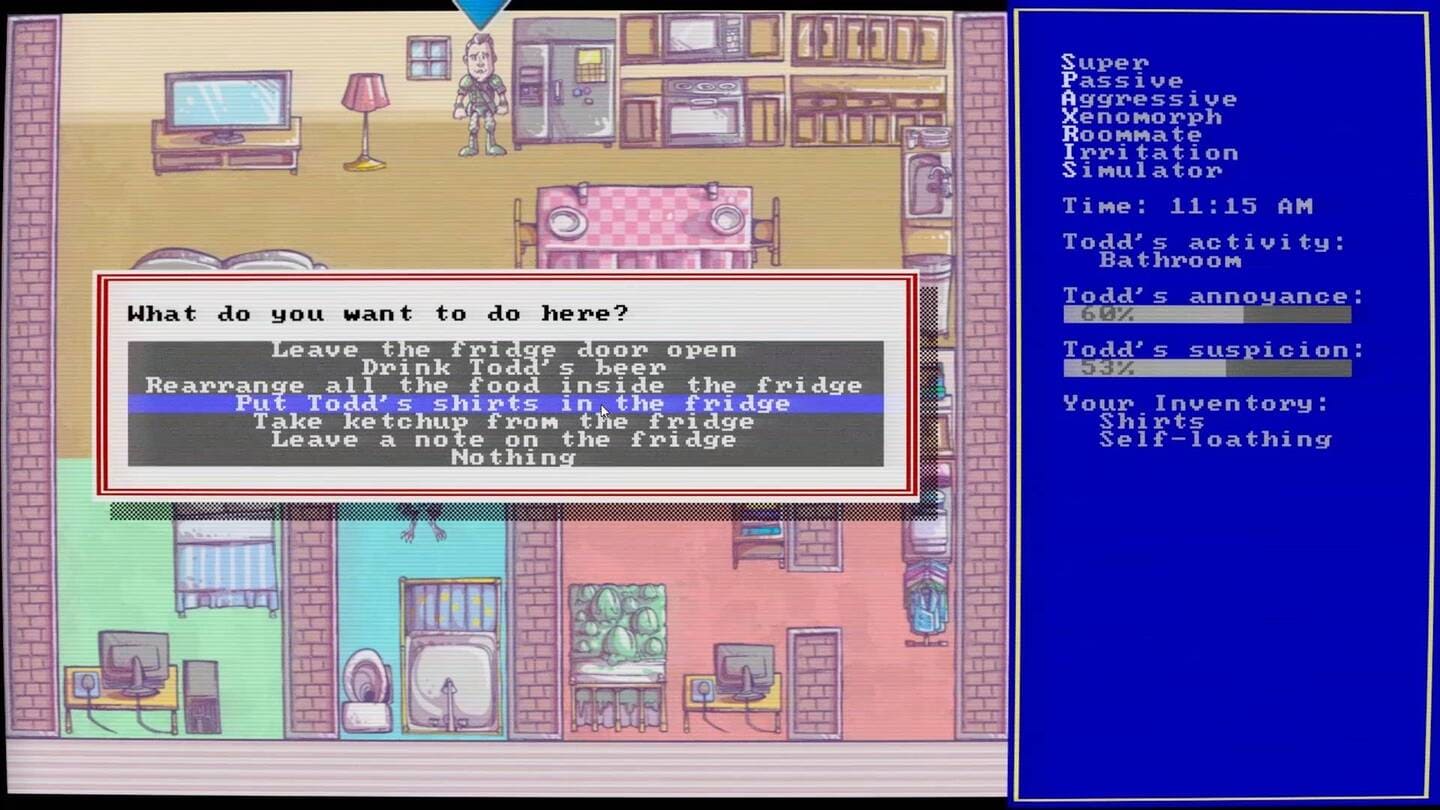
Task: Select "Take ketchup from the fridge"
Action: click(x=504, y=422)
